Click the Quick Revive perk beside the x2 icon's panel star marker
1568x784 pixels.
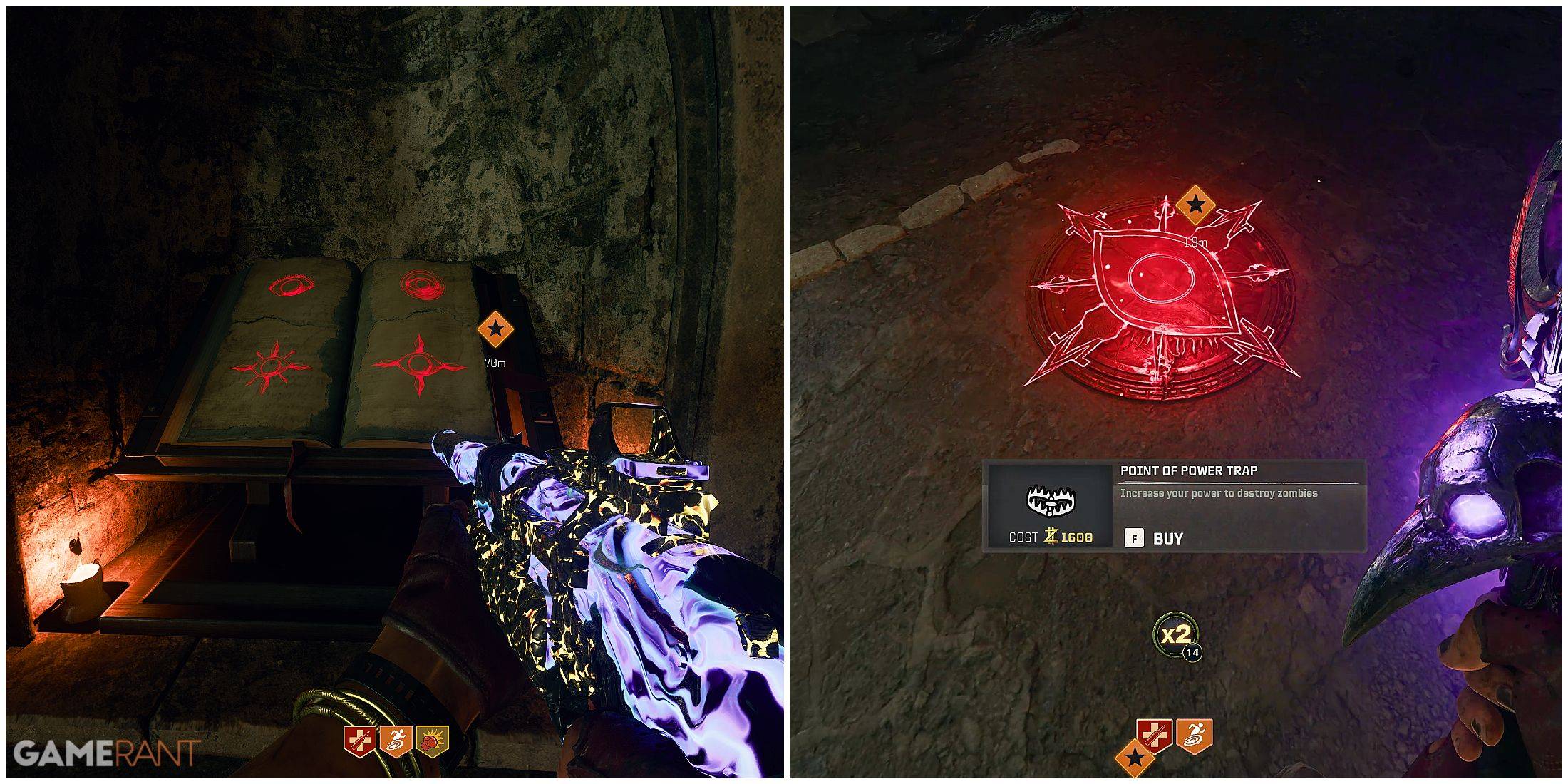click(x=1155, y=734)
